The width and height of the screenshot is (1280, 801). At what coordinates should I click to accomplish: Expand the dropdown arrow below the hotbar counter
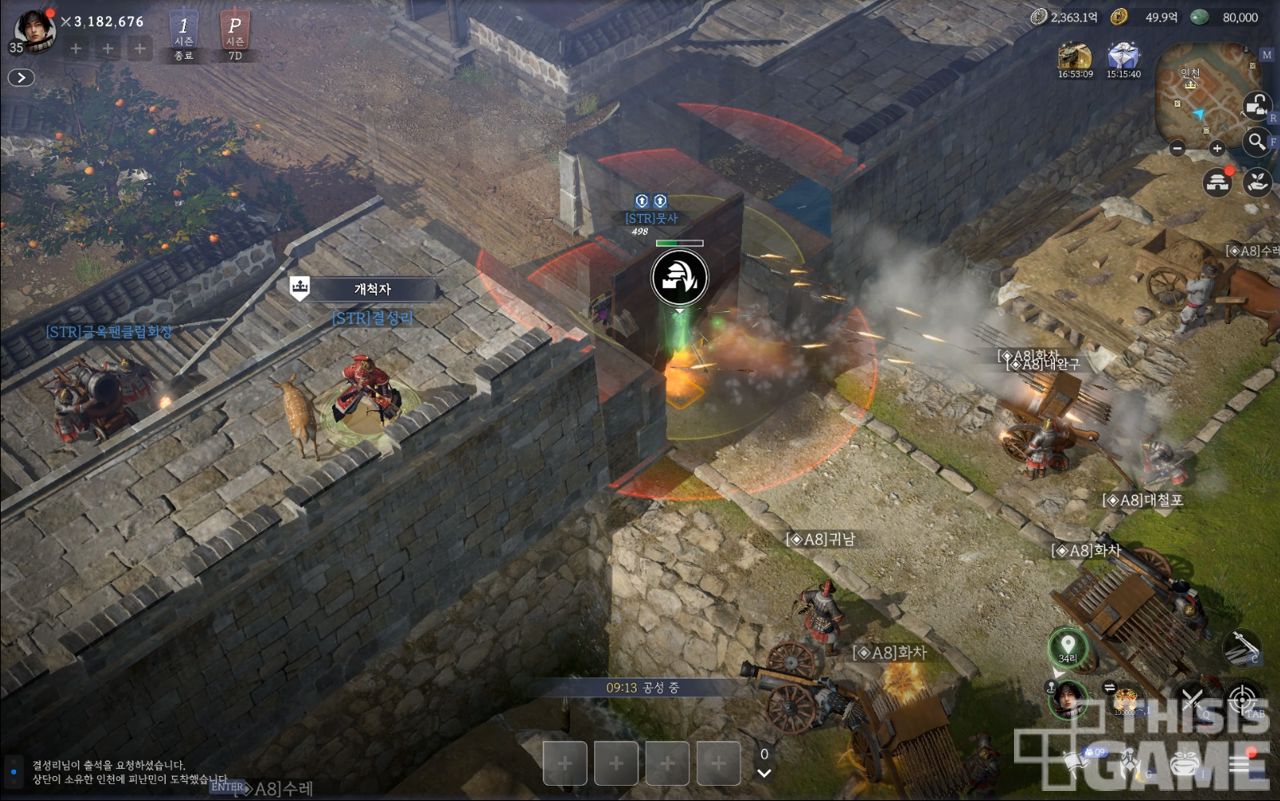coord(764,773)
